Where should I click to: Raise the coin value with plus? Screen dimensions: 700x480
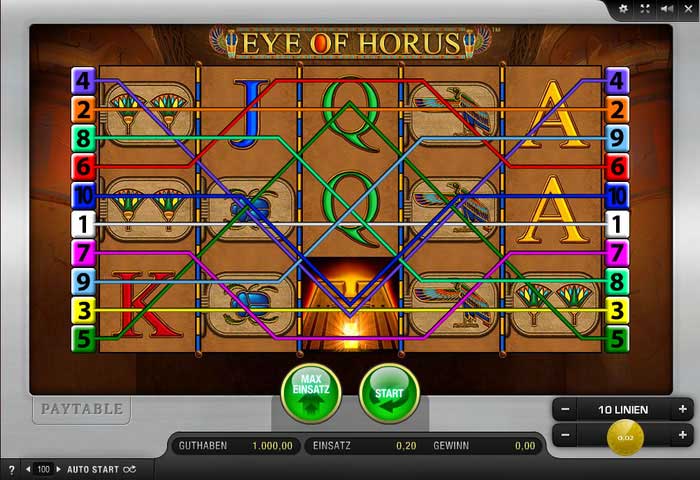pyautogui.click(x=683, y=436)
